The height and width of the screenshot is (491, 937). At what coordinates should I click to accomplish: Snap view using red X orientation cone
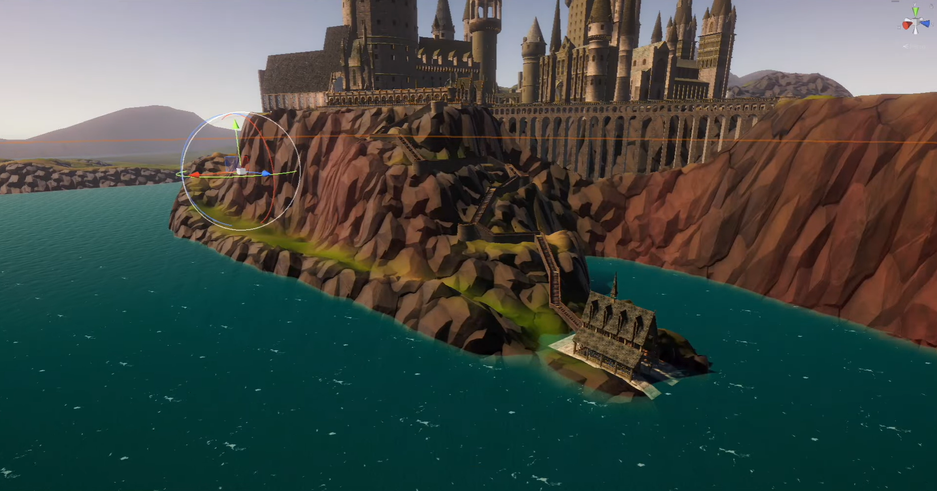[906, 24]
